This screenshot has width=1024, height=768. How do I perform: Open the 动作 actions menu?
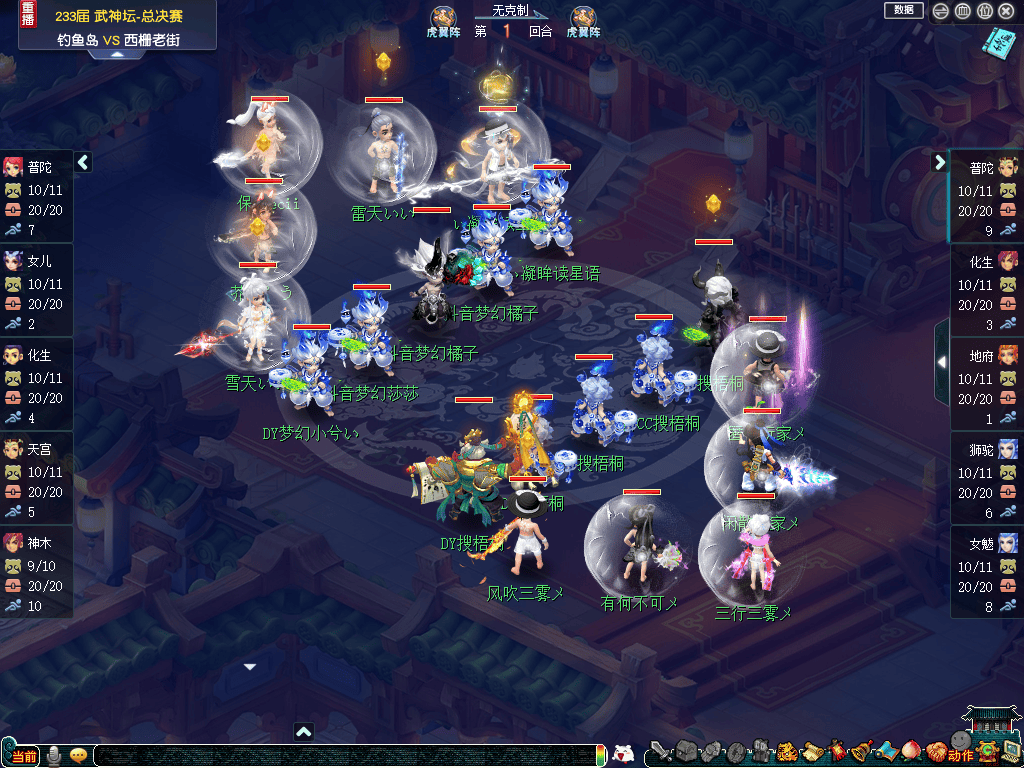958,755
